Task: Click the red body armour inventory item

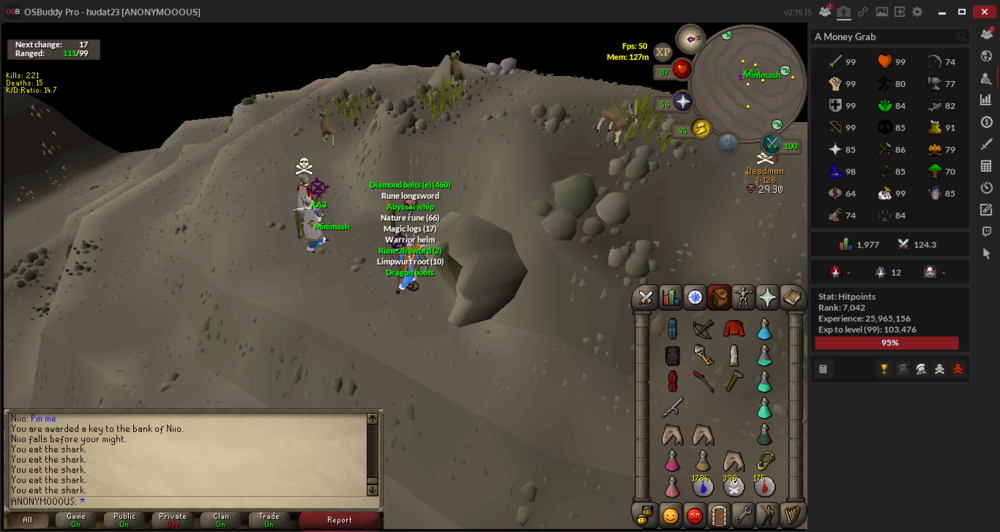Action: tap(734, 329)
